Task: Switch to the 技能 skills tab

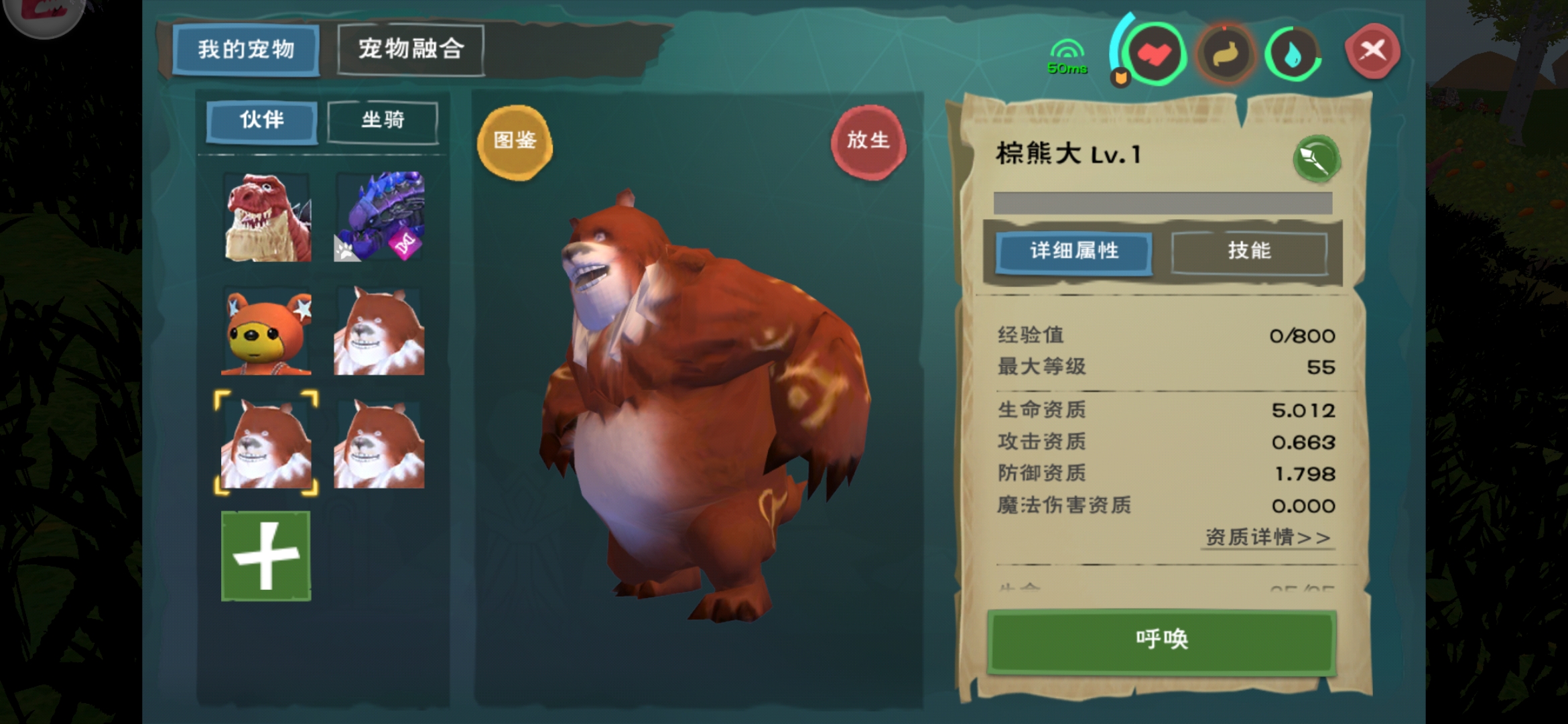Action: pyautogui.click(x=1252, y=251)
